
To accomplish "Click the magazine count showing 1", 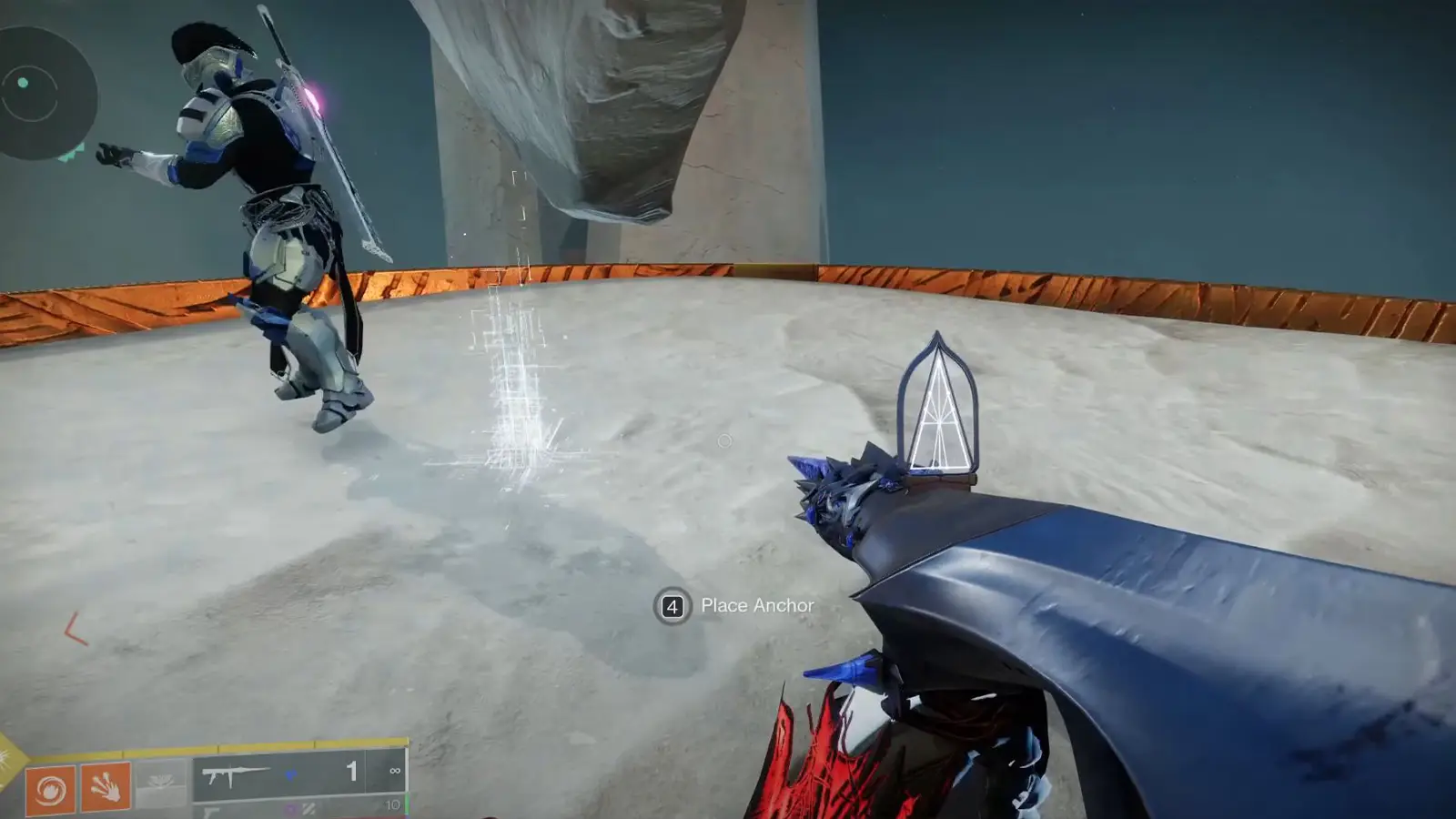I will (352, 773).
